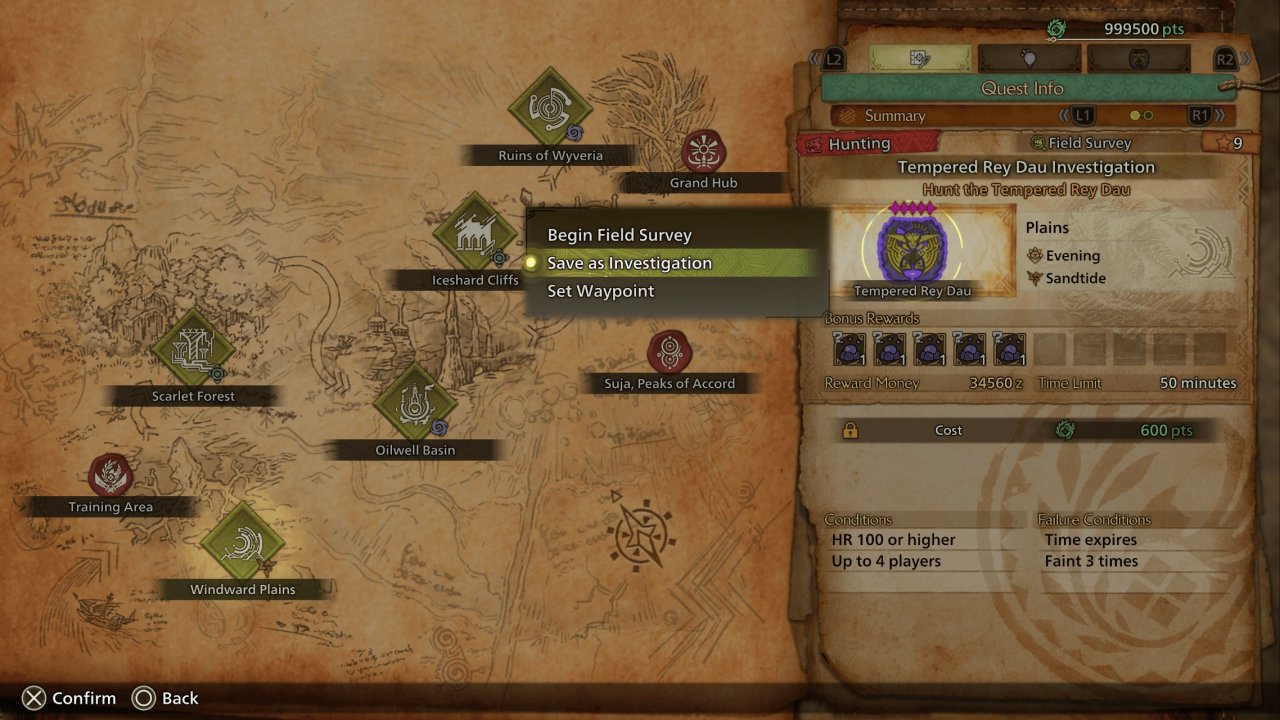
Task: Select Oilwell Basin map location
Action: tap(415, 403)
